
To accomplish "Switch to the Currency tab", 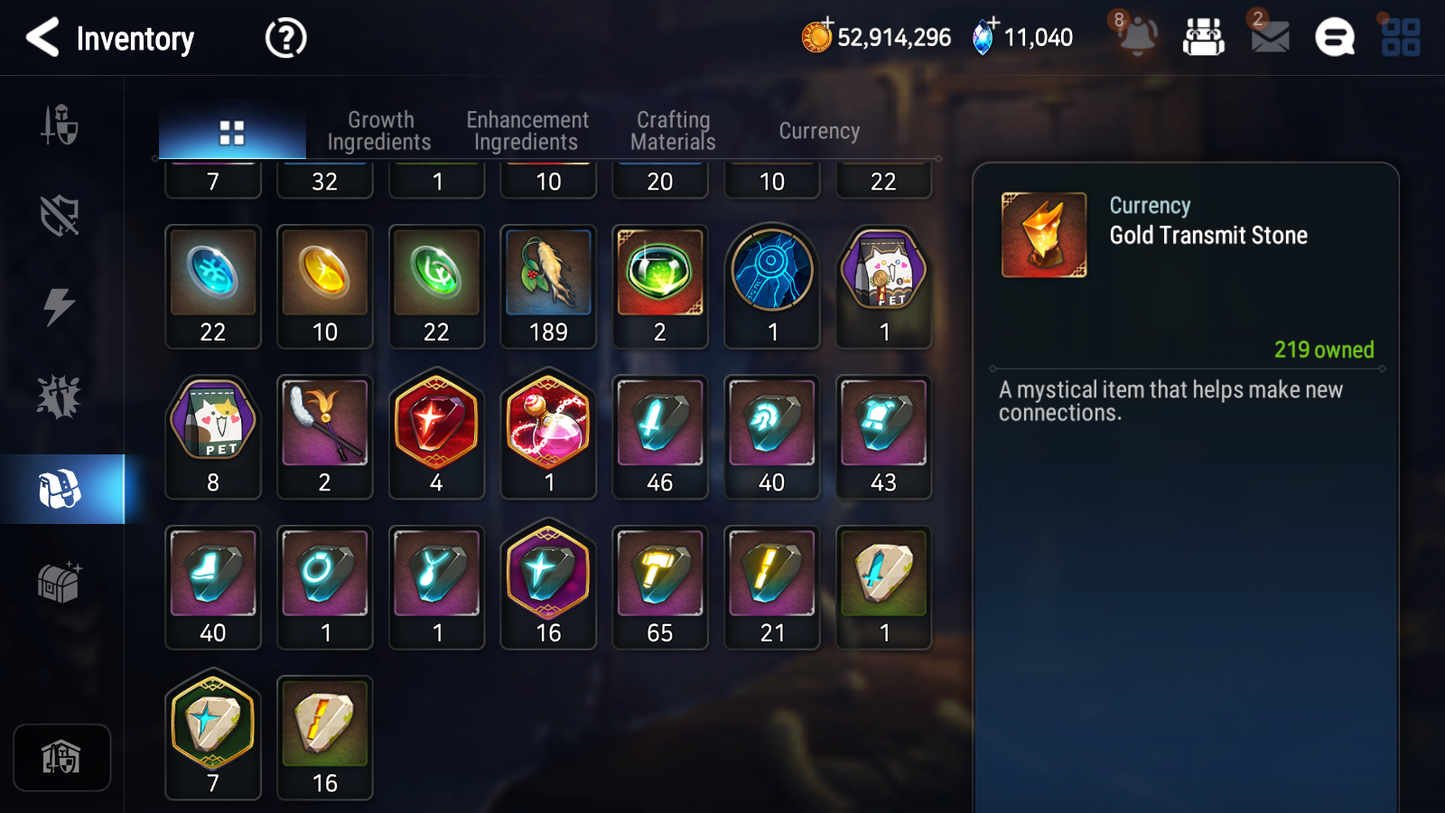I will 818,131.
